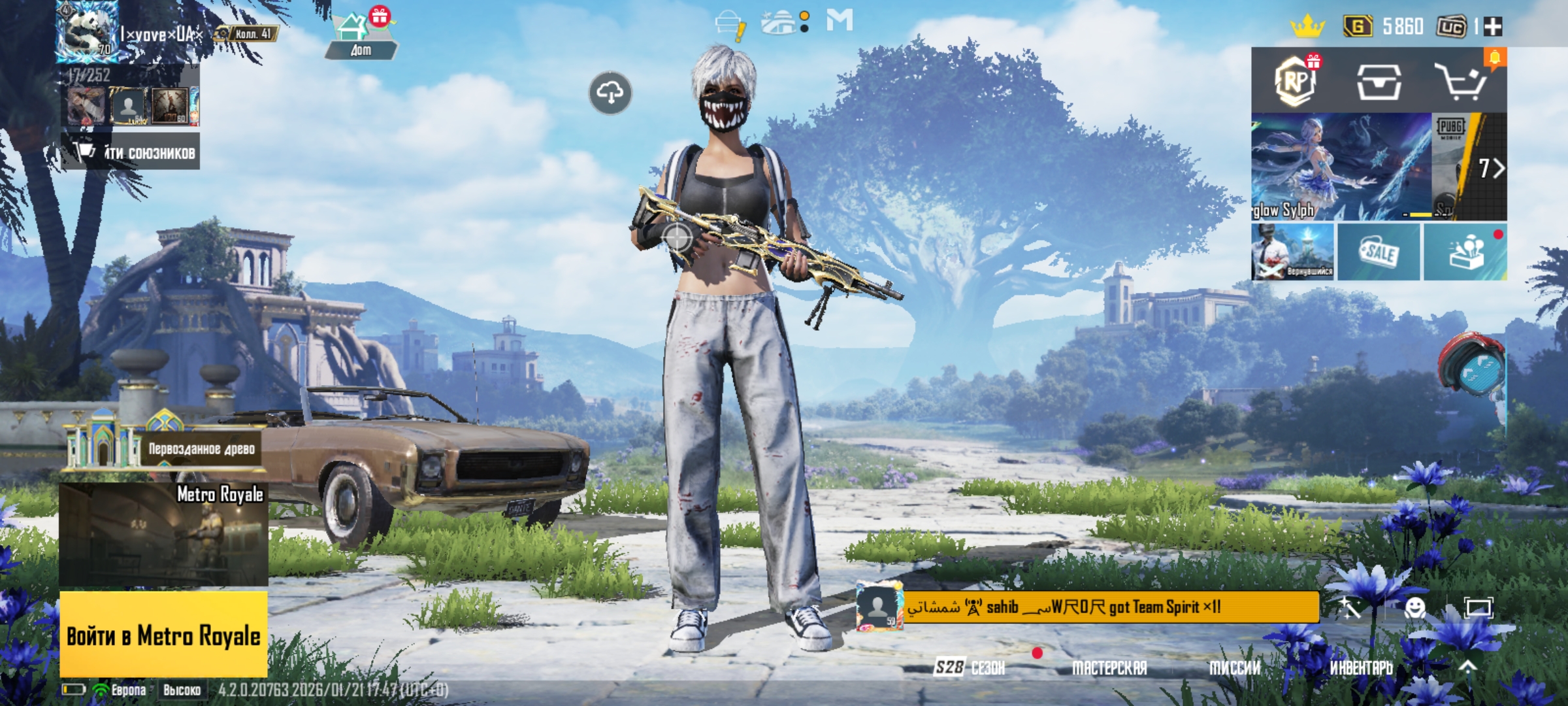Open the M icon at top

(839, 20)
